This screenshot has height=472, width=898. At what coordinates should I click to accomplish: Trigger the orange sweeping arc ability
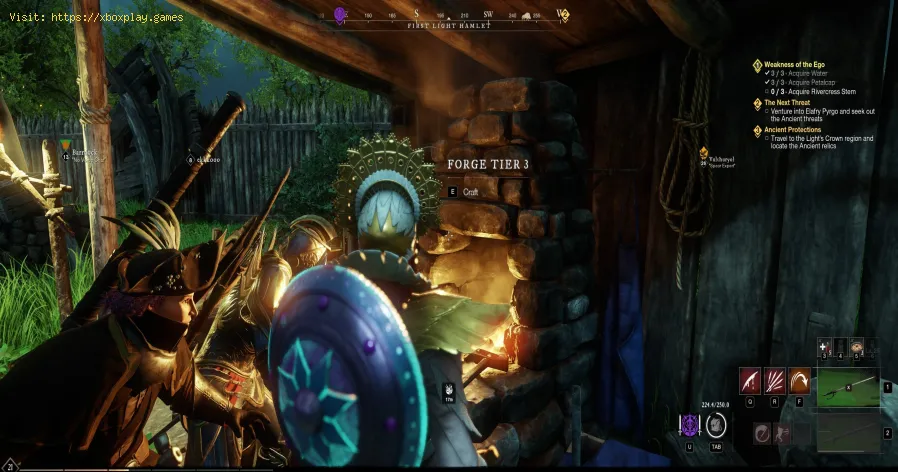tap(799, 381)
